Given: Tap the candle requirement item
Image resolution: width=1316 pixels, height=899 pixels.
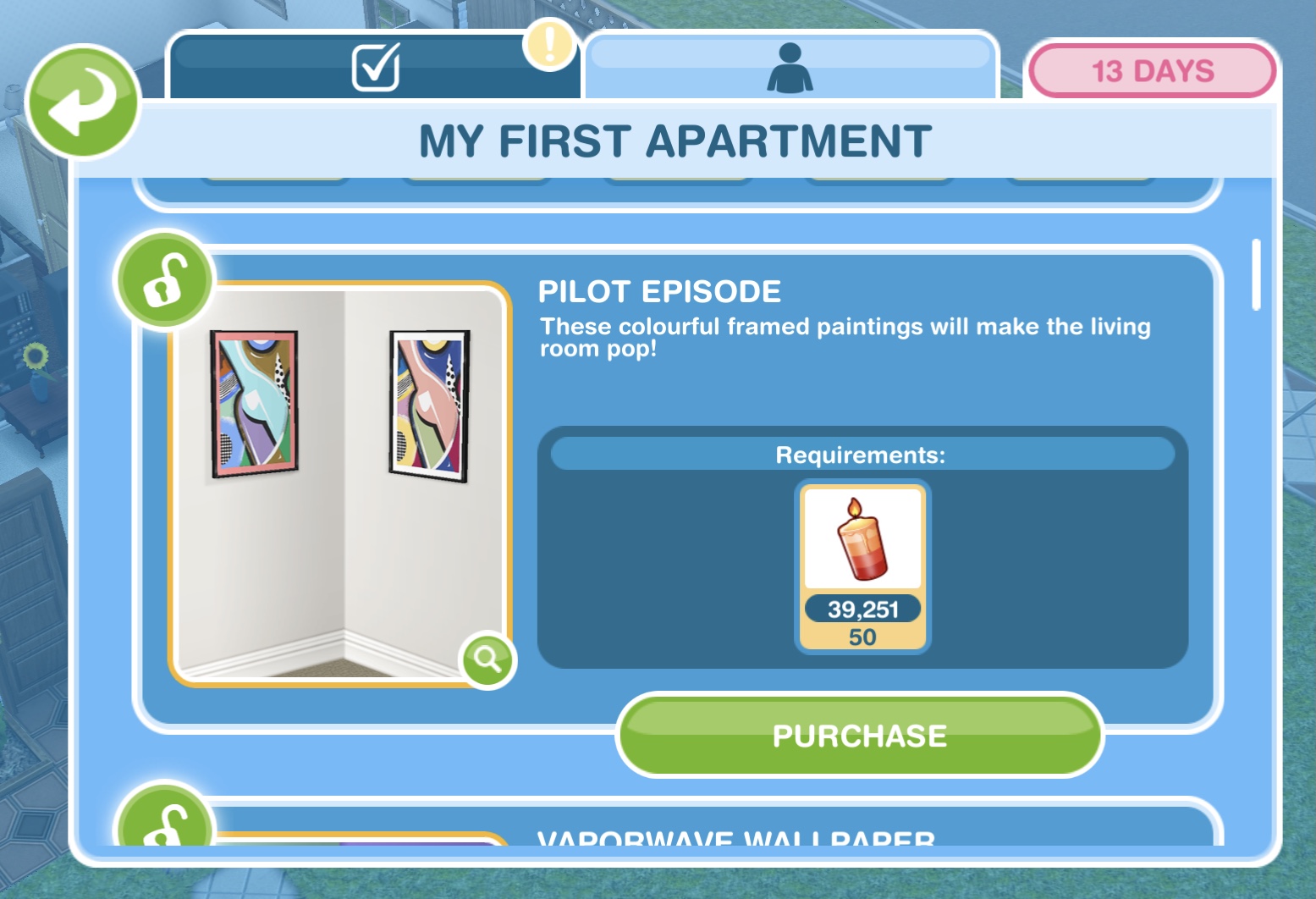Looking at the screenshot, I should click(862, 565).
